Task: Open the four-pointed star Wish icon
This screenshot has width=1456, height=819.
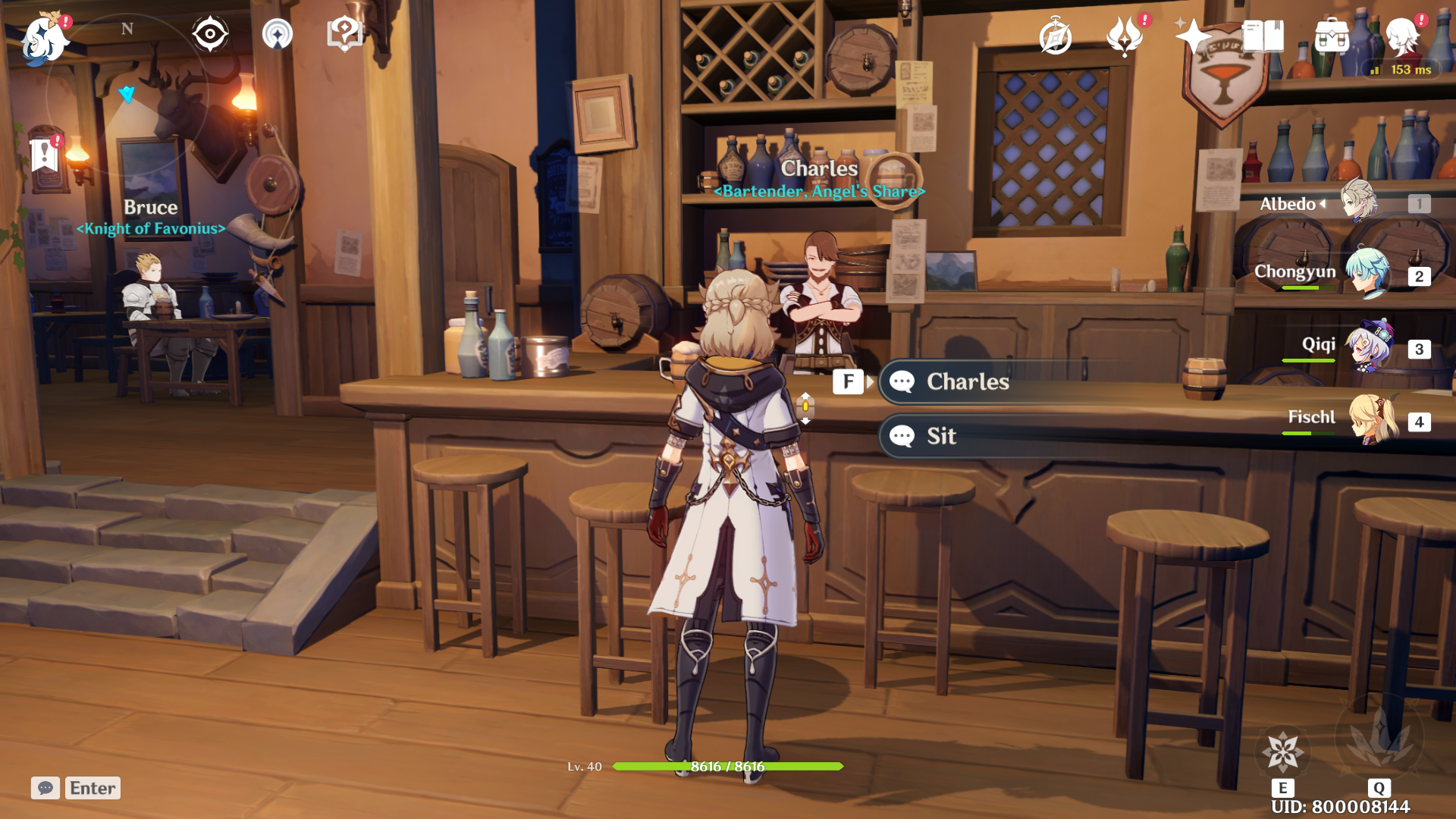Action: 1193,36
